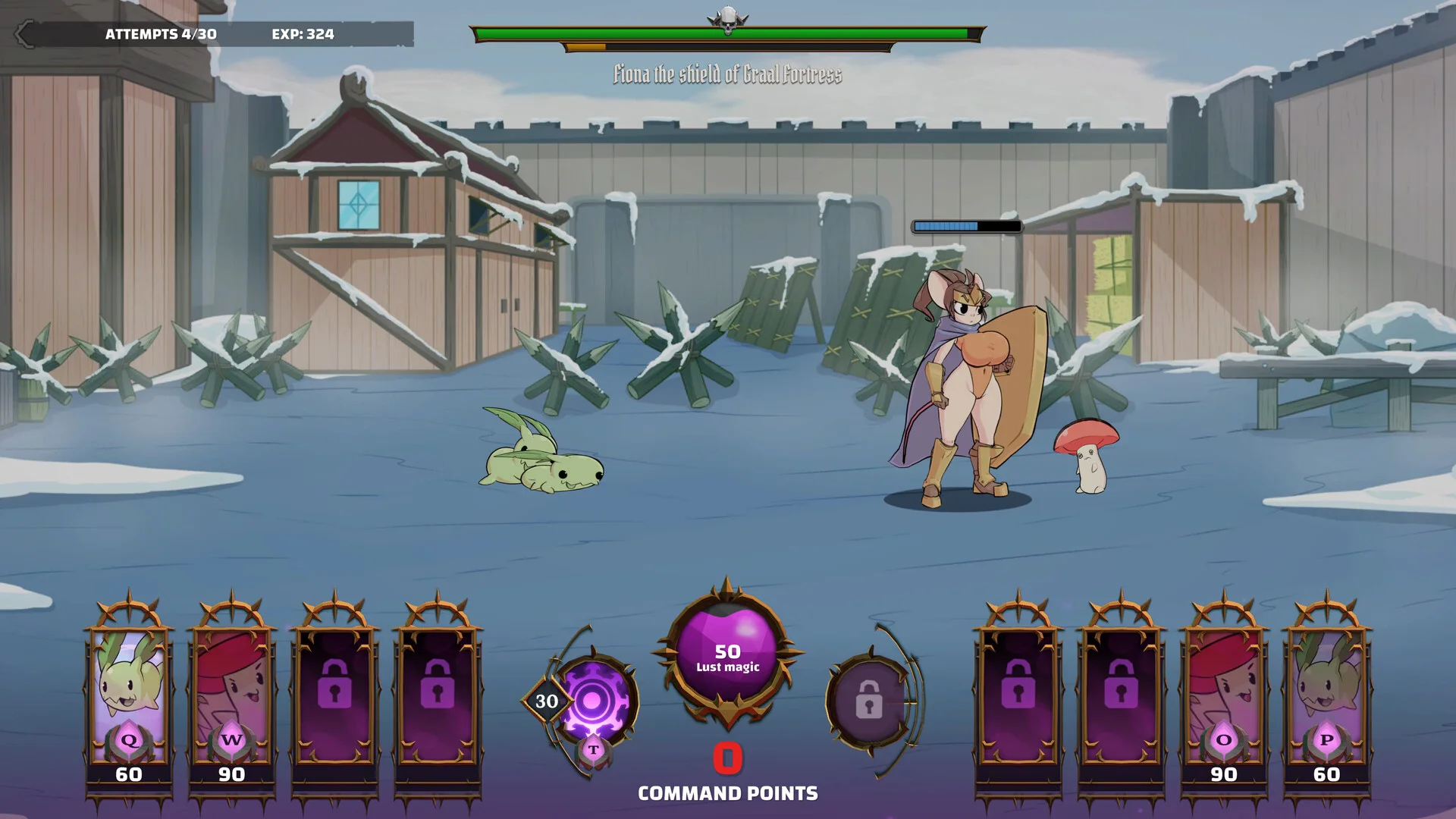Summon the leaf creature card costing 60 on Q
The width and height of the screenshot is (1456, 819).
pyautogui.click(x=129, y=694)
